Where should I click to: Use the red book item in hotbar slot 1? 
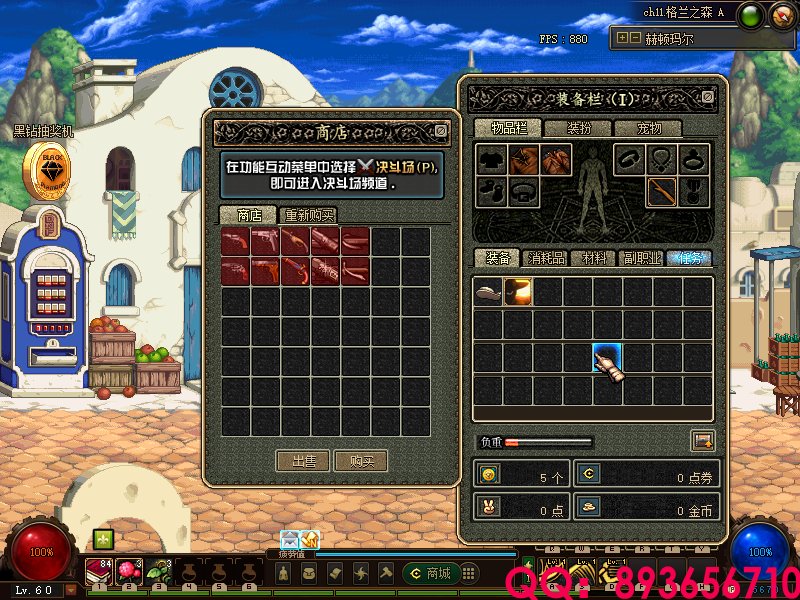tap(100, 571)
